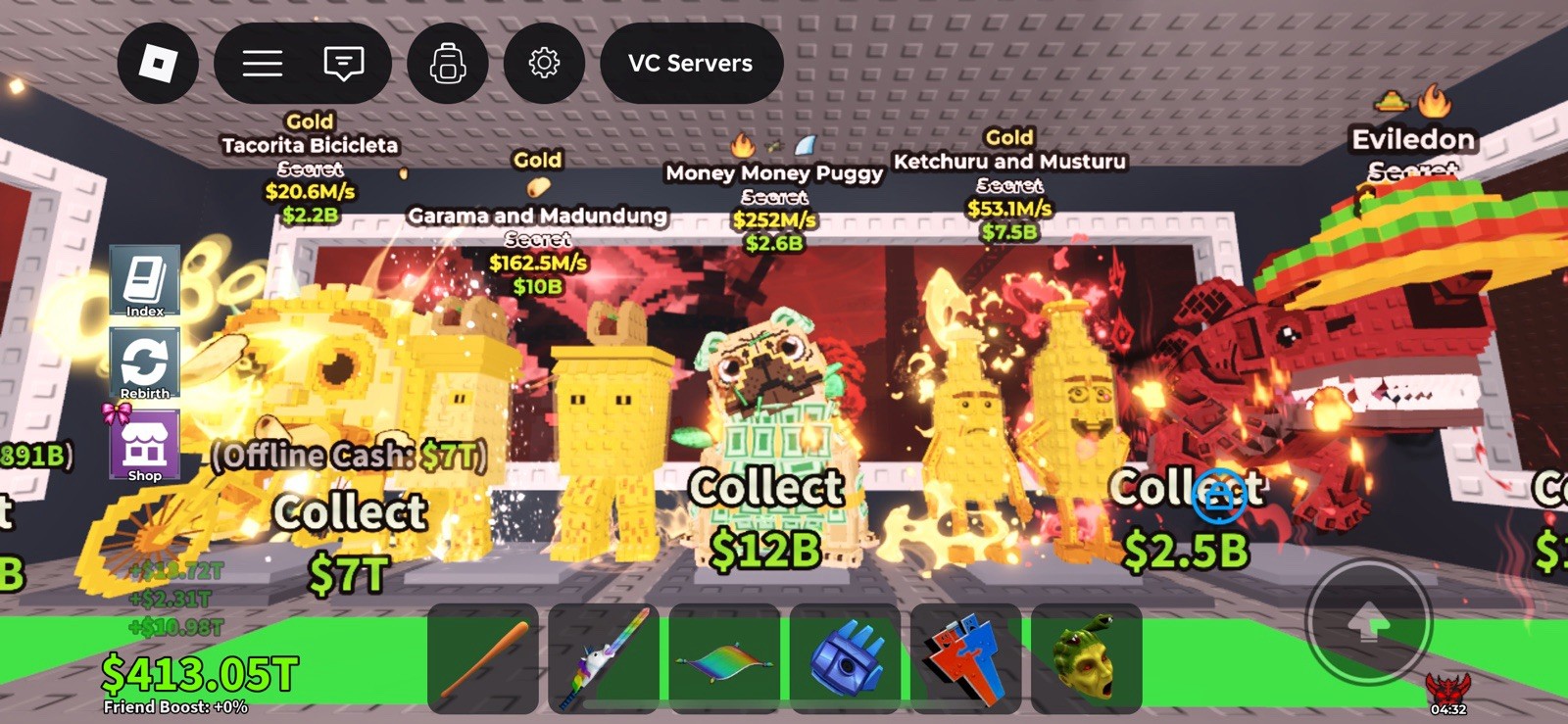Open the in-game chat
Viewport: 1568px width, 724px height.
pyautogui.click(x=341, y=63)
